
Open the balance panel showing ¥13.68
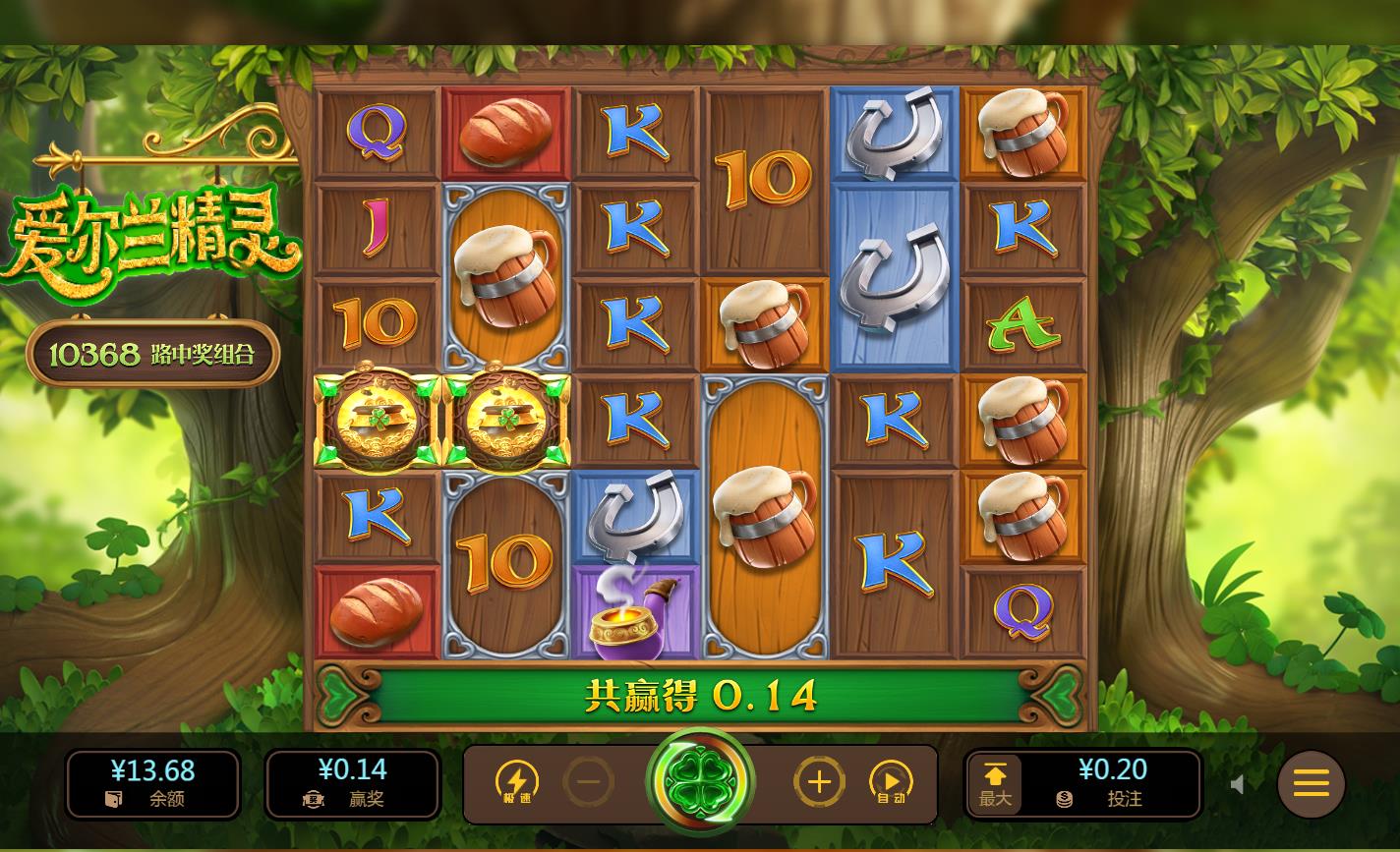click(153, 783)
